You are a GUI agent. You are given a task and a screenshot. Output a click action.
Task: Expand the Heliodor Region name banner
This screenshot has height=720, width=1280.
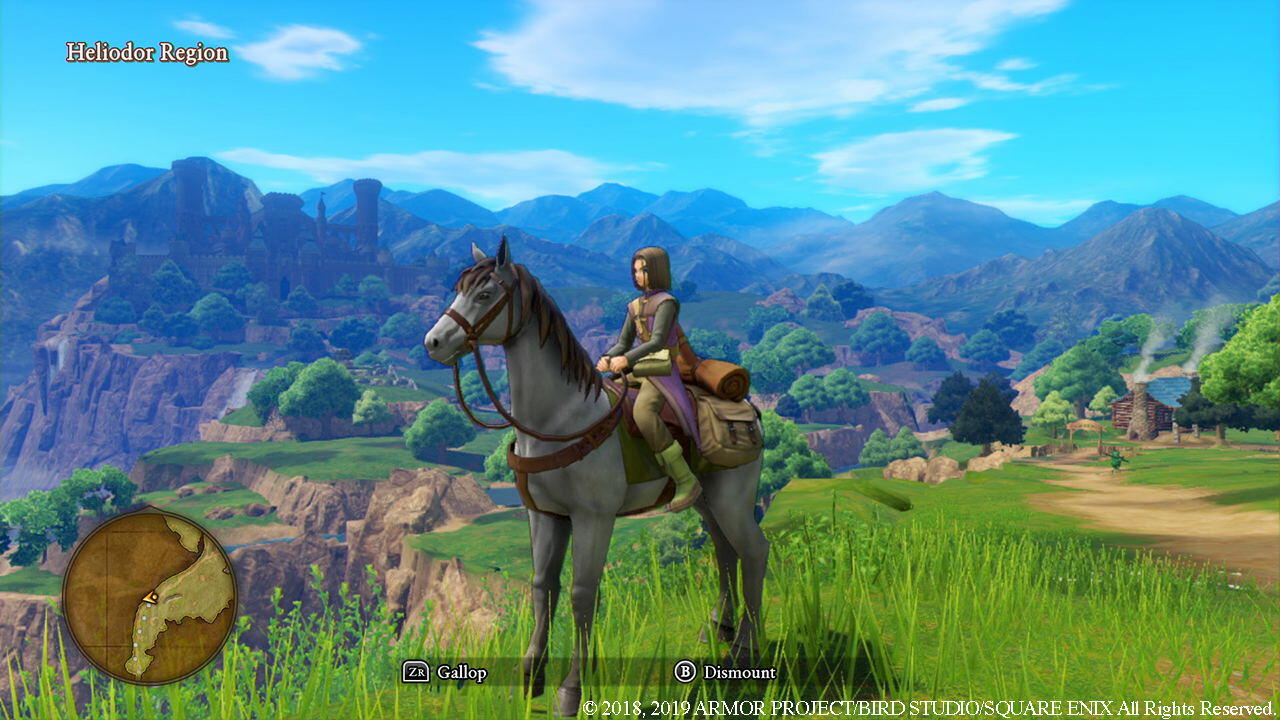[x=146, y=52]
